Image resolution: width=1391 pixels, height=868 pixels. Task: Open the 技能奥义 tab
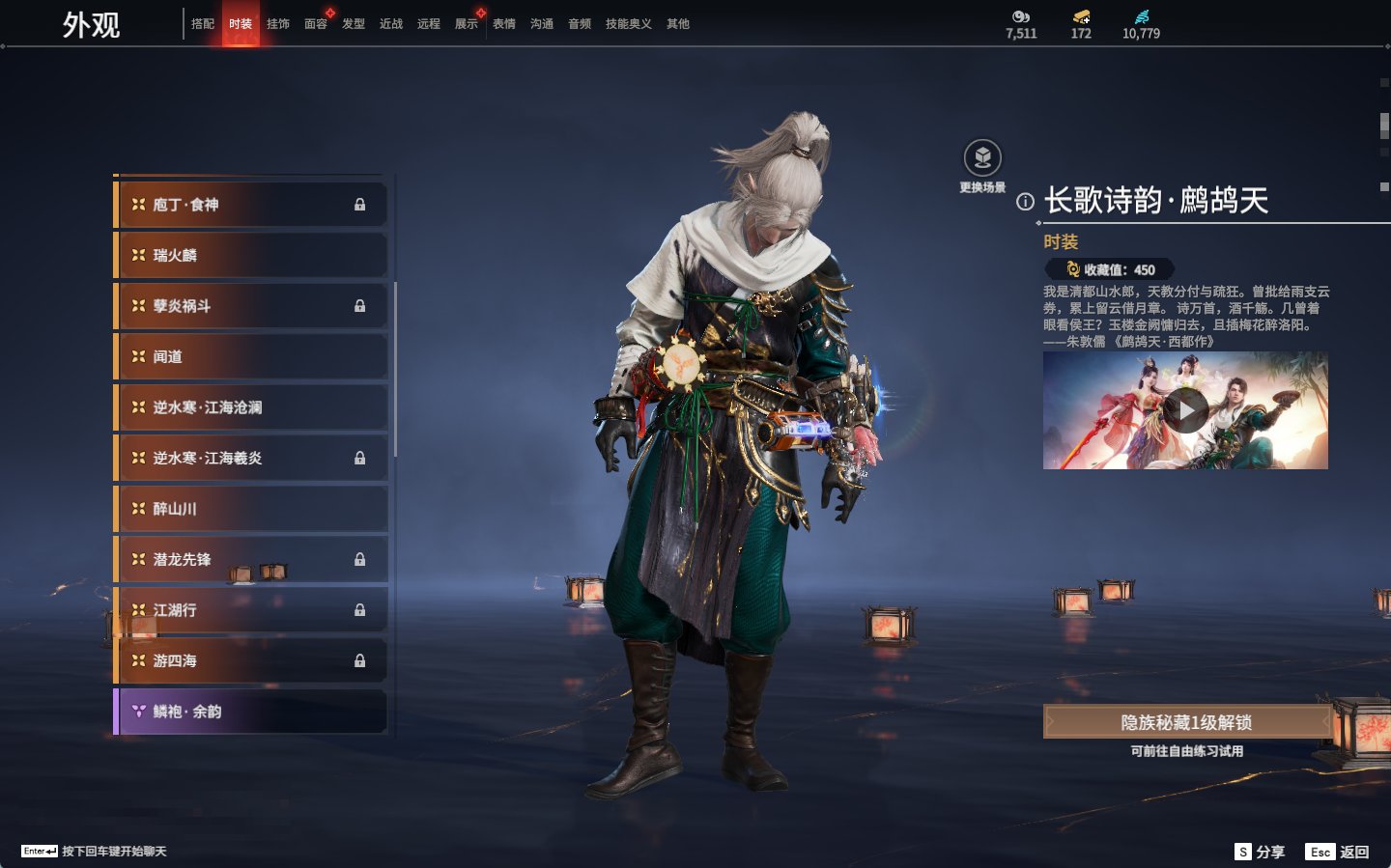coord(628,24)
